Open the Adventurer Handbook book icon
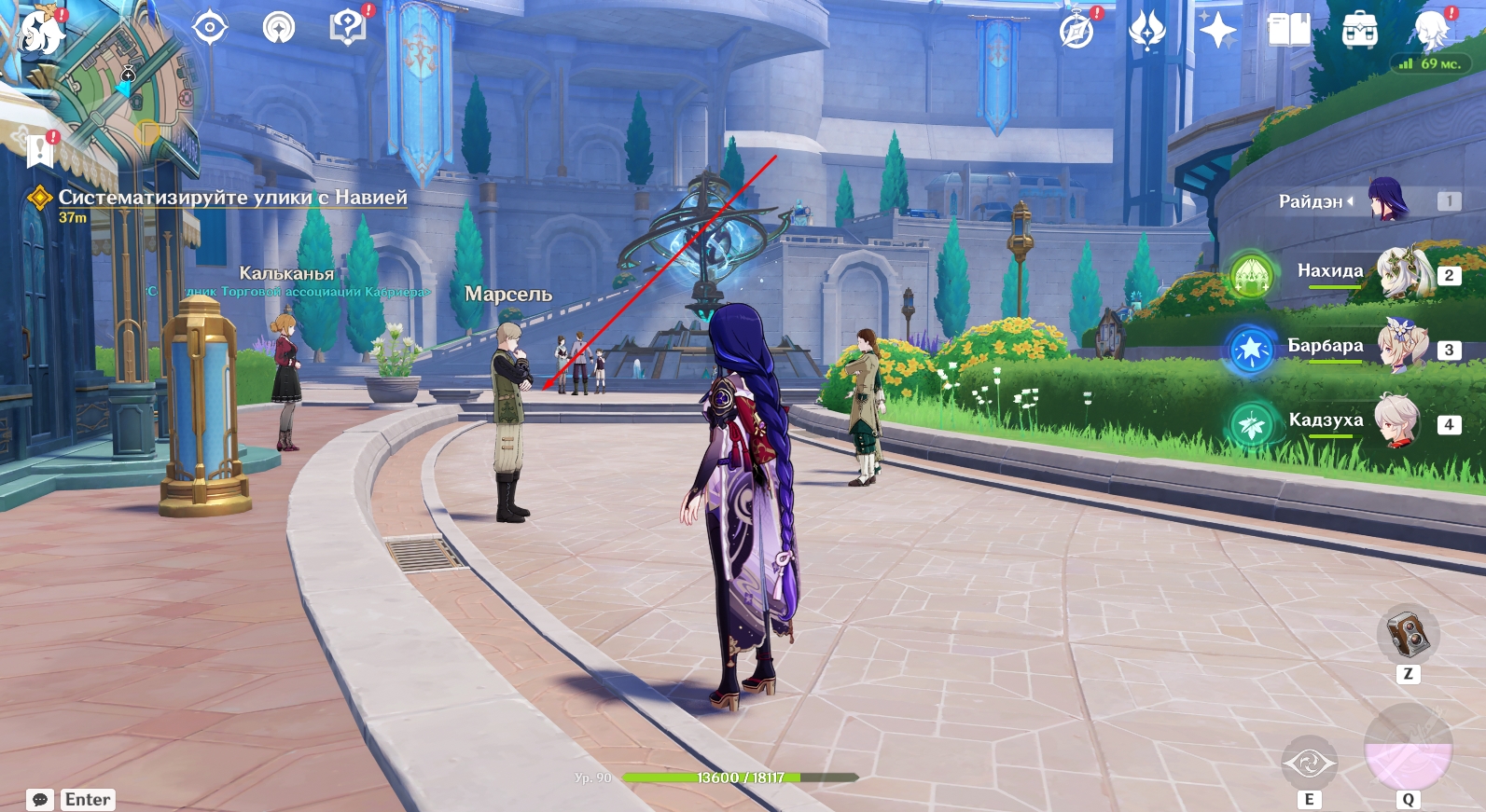The image size is (1486, 812). point(1288,31)
